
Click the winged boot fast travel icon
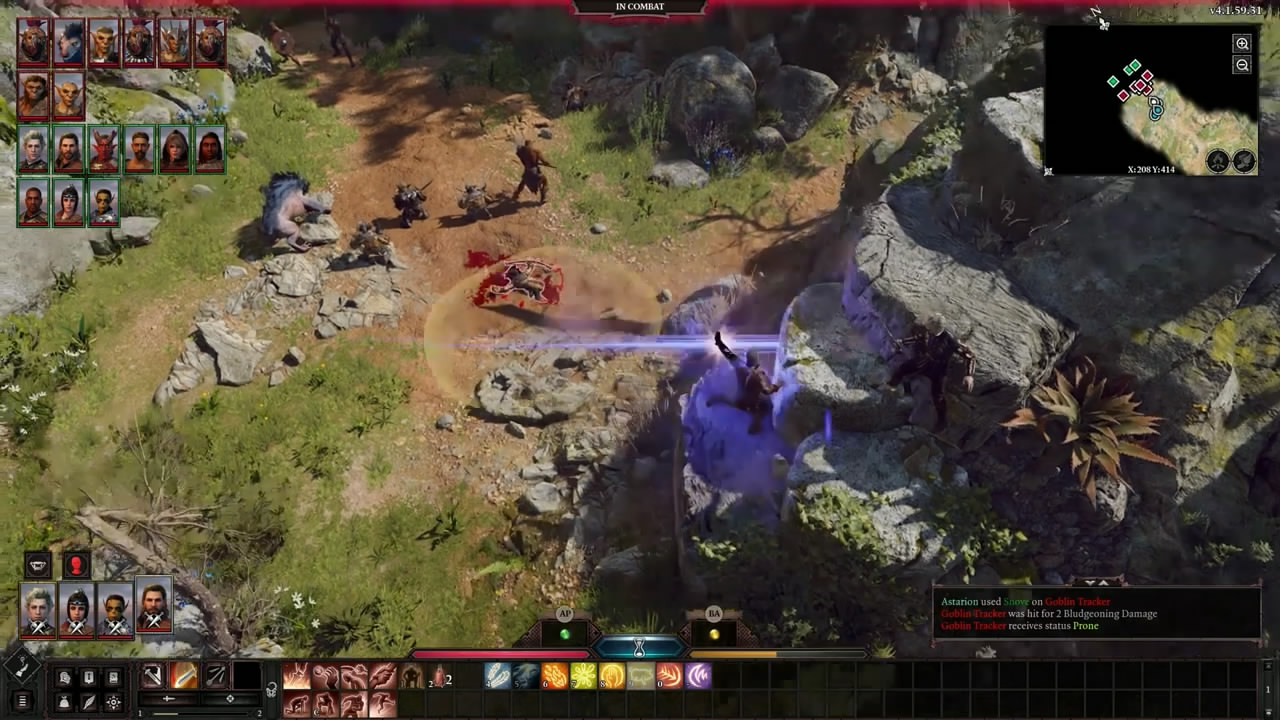coord(1243,161)
